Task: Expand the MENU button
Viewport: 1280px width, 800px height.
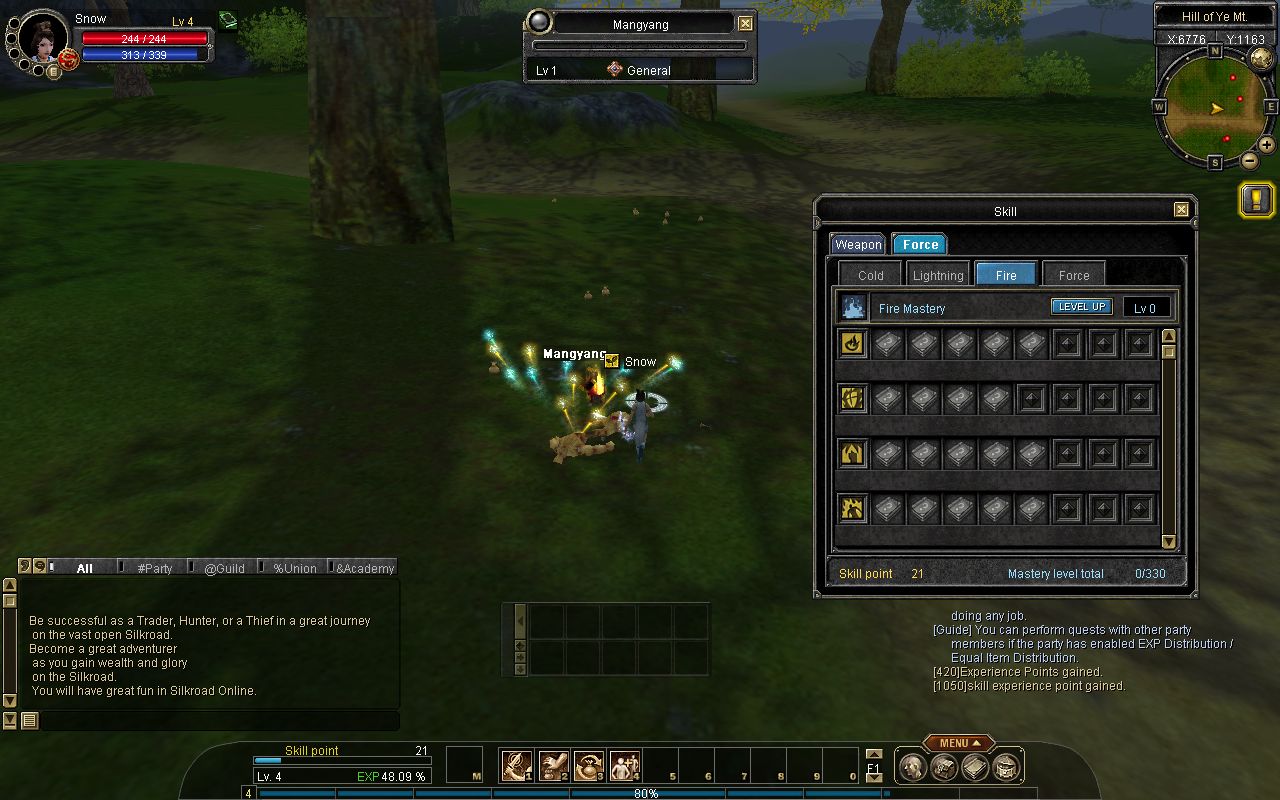Action: (x=958, y=743)
